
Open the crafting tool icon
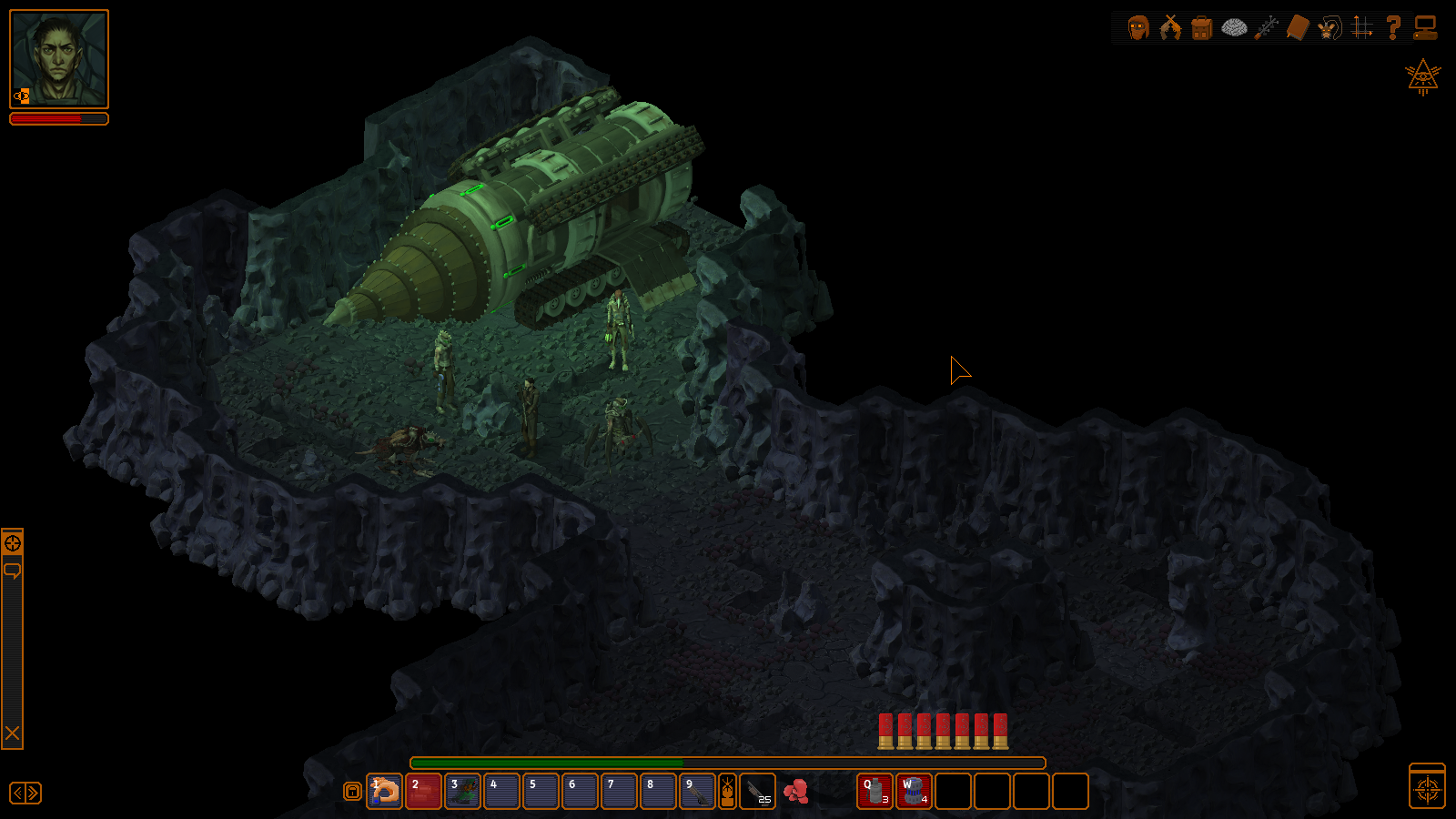1266,28
